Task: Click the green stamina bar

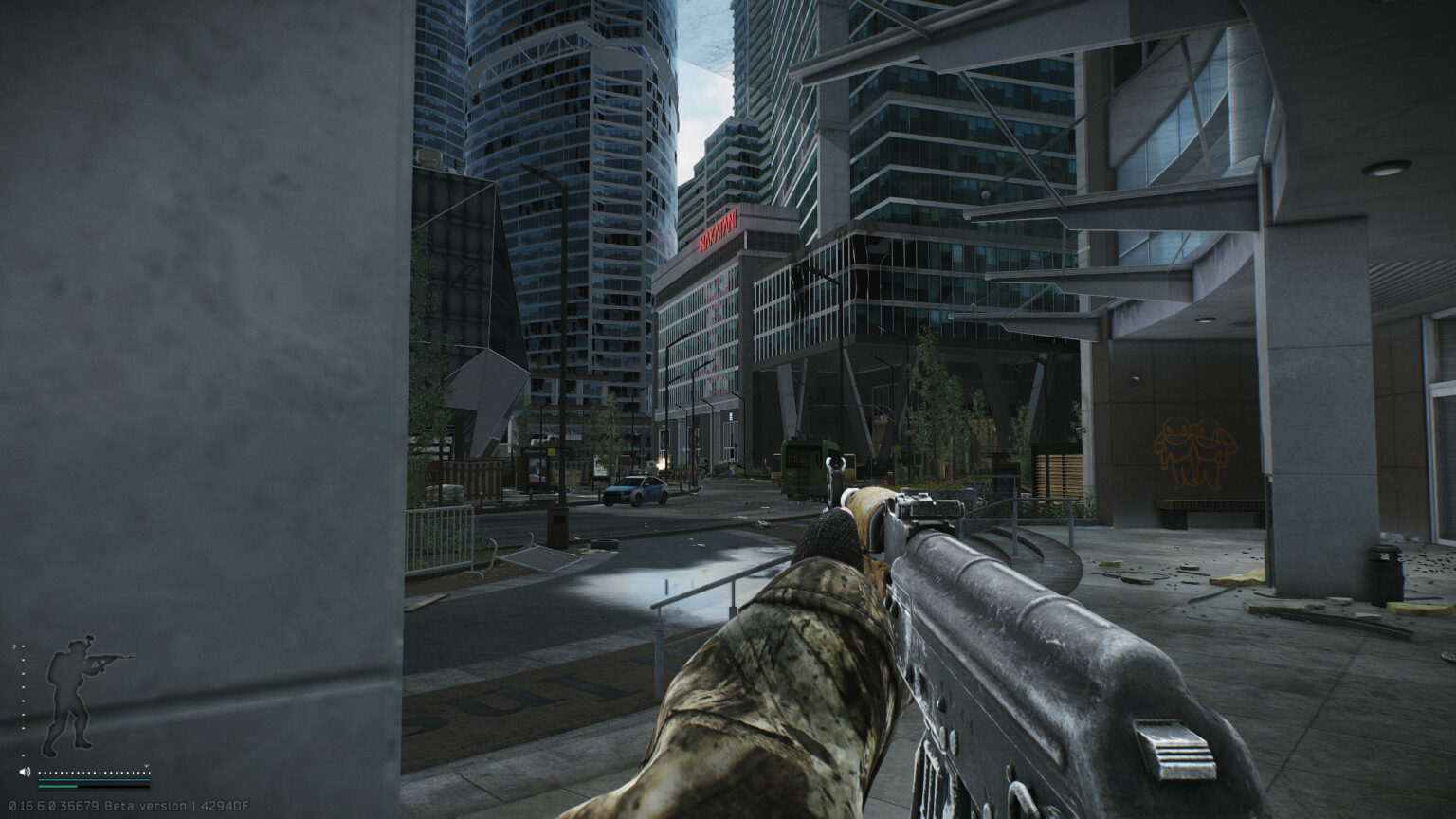Action: pyautogui.click(x=57, y=787)
